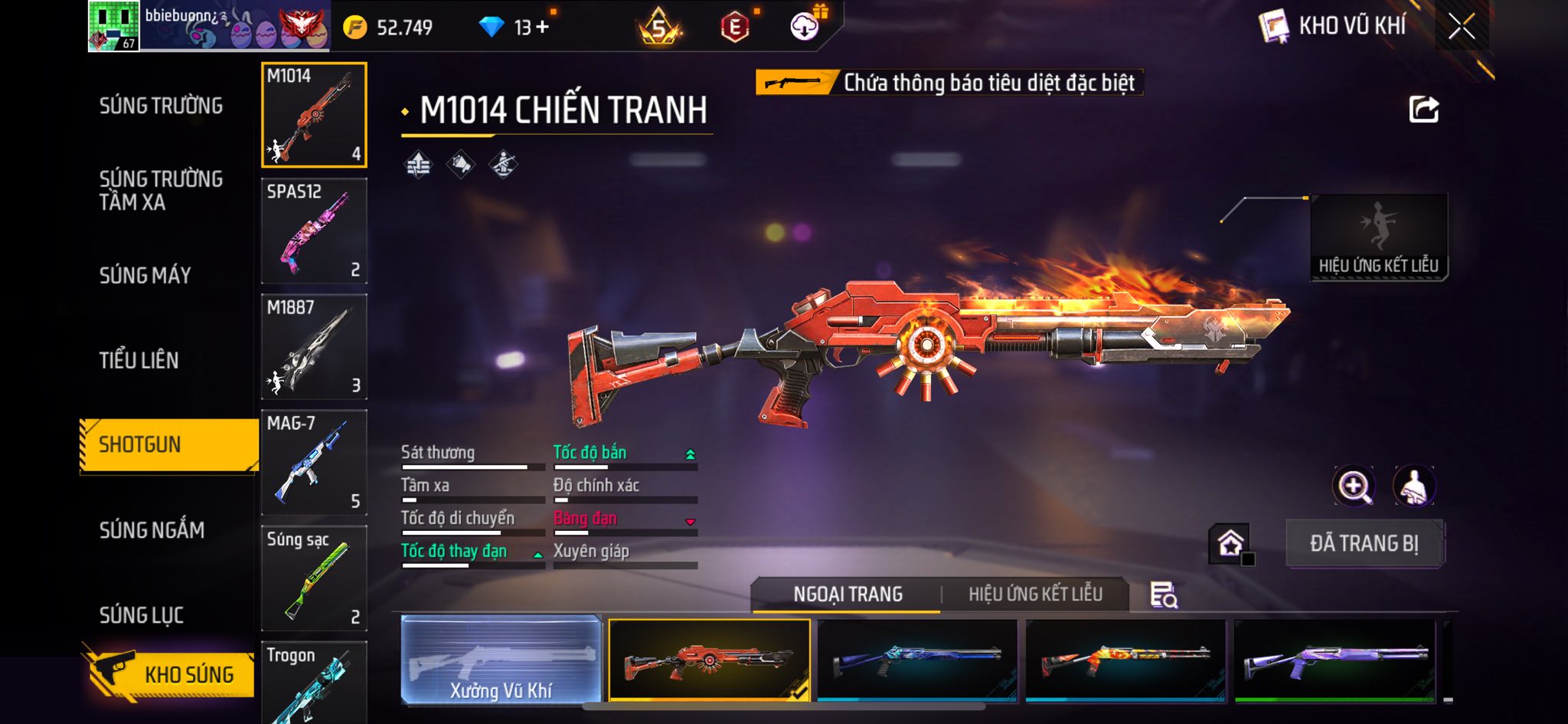The height and width of the screenshot is (724, 1568).
Task: Add diamonds with the plus button
Action: 543,28
